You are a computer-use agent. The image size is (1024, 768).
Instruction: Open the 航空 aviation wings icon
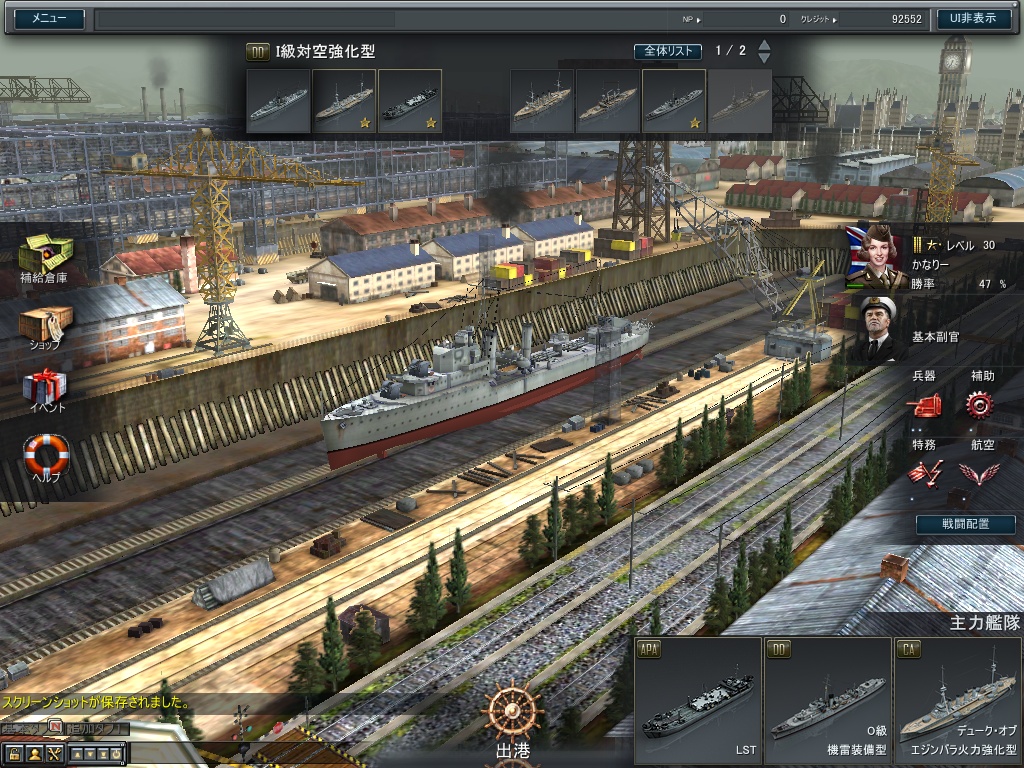(980, 472)
